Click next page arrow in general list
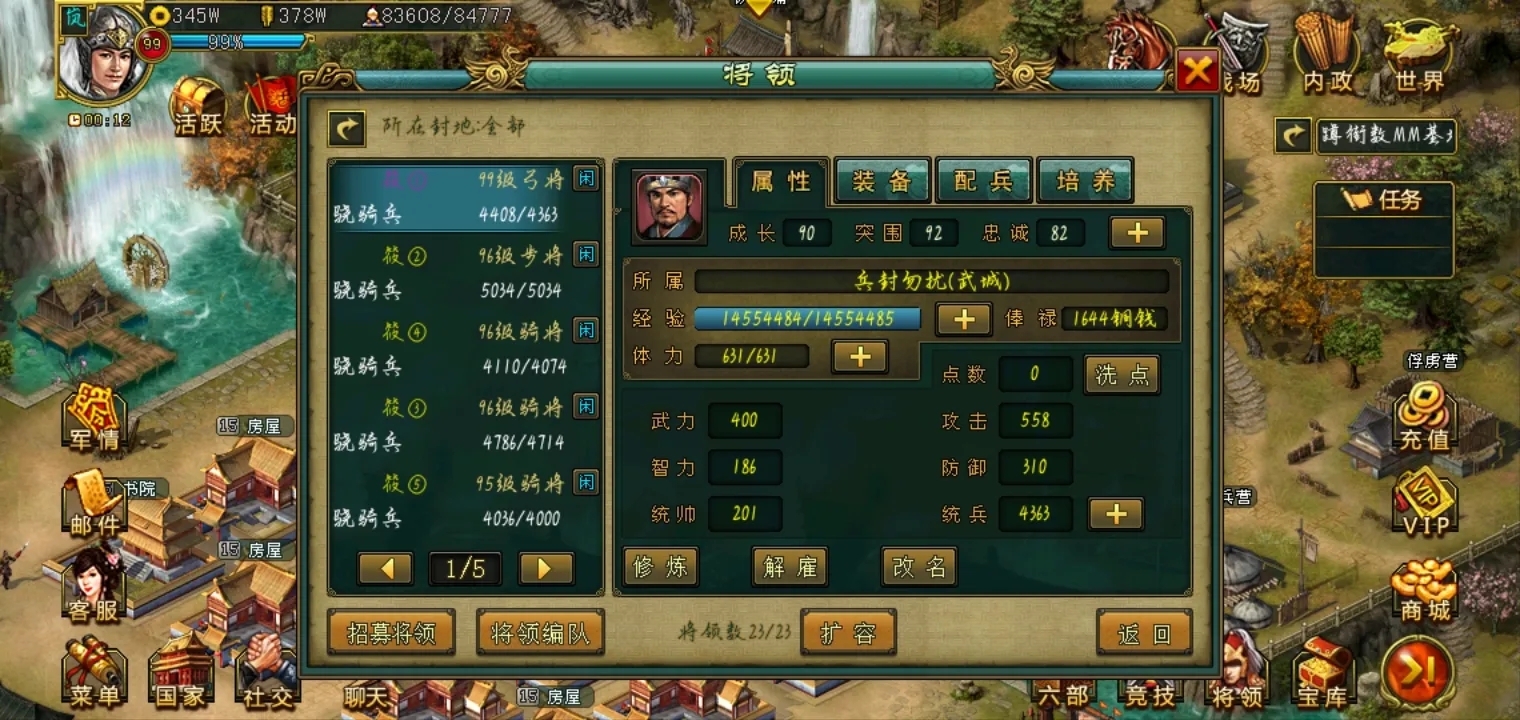Screen dimensions: 1520x720 [x=544, y=568]
